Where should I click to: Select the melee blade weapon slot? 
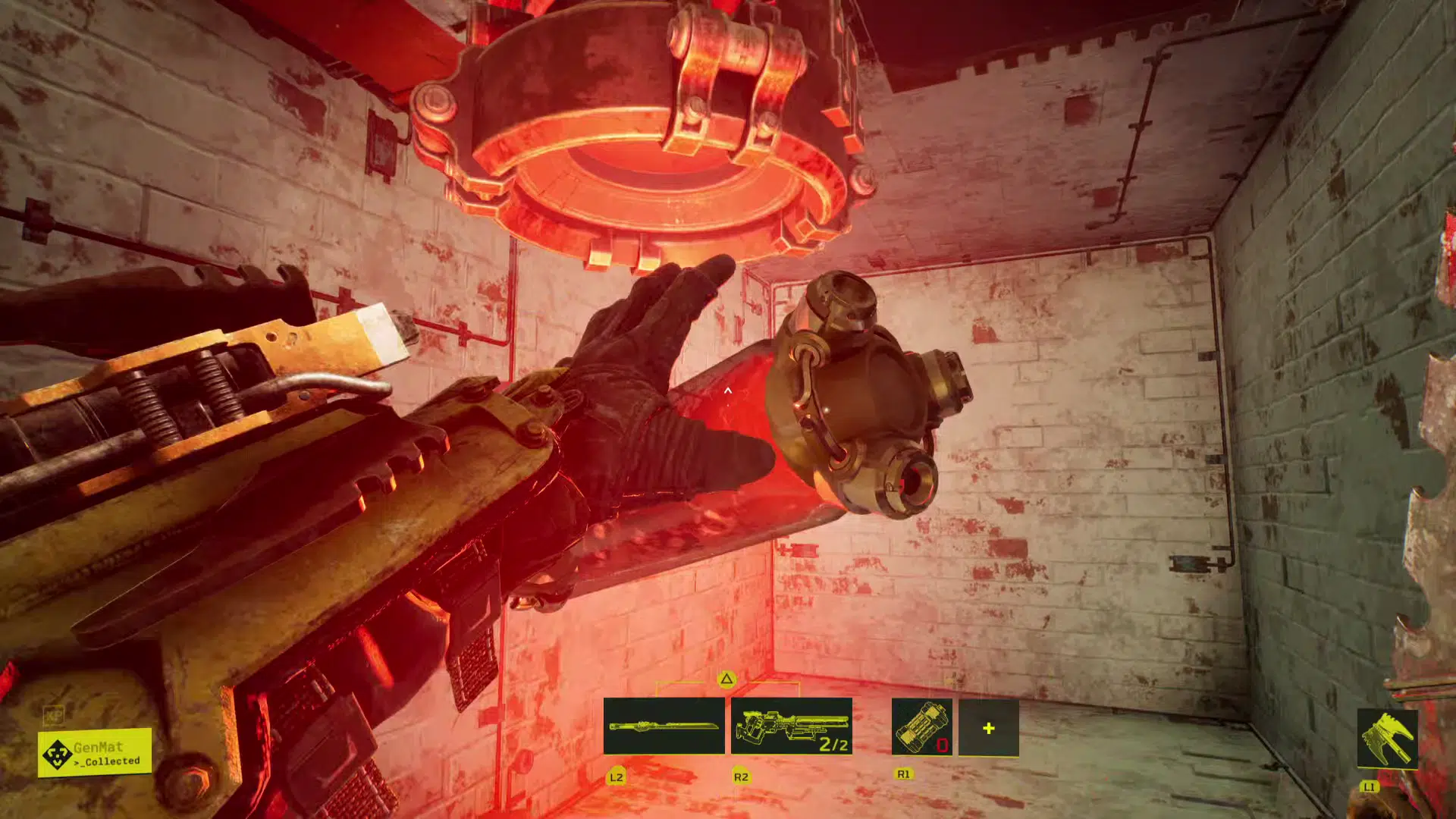click(664, 726)
